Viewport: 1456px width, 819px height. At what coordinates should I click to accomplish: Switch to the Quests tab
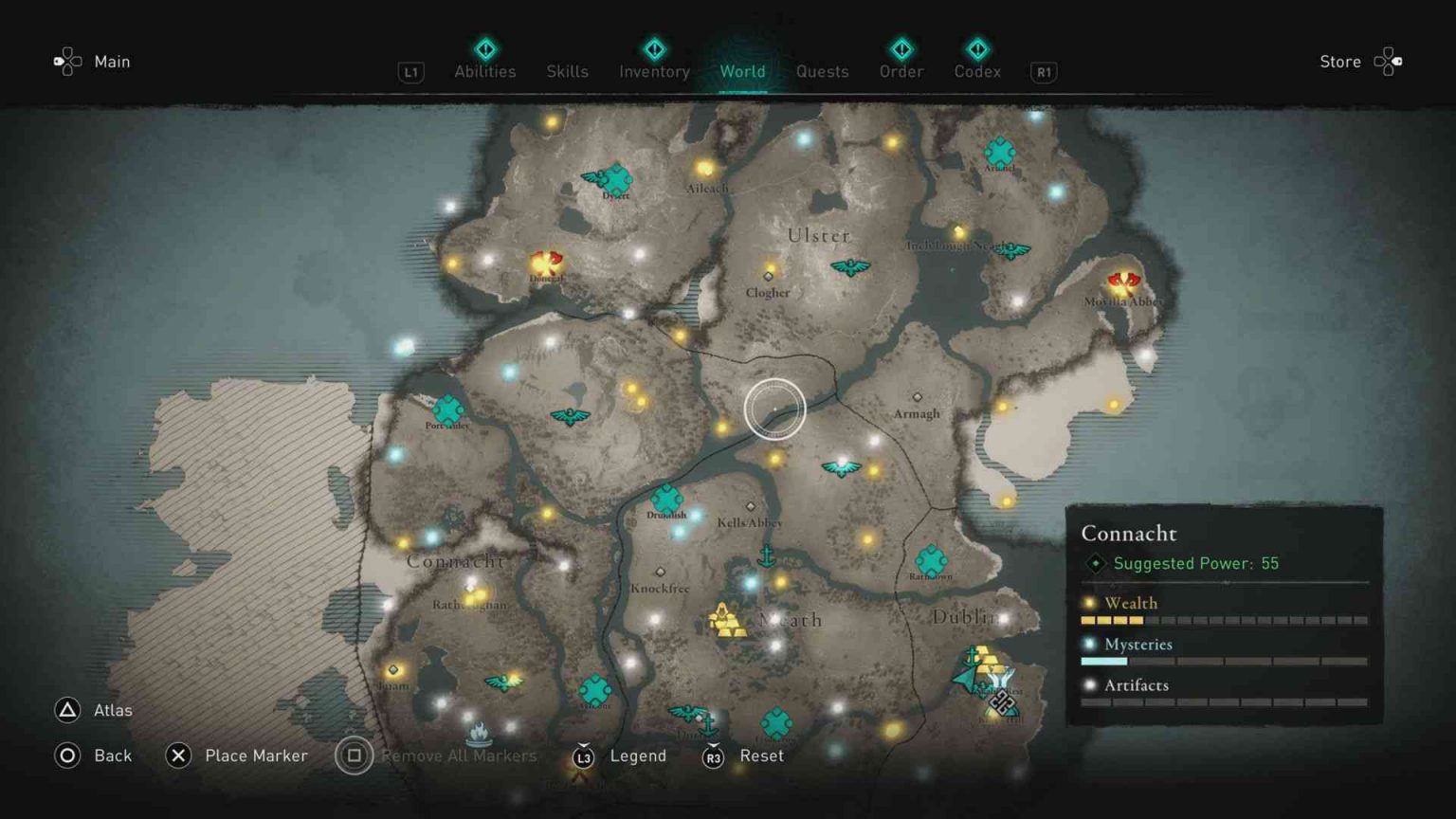823,71
